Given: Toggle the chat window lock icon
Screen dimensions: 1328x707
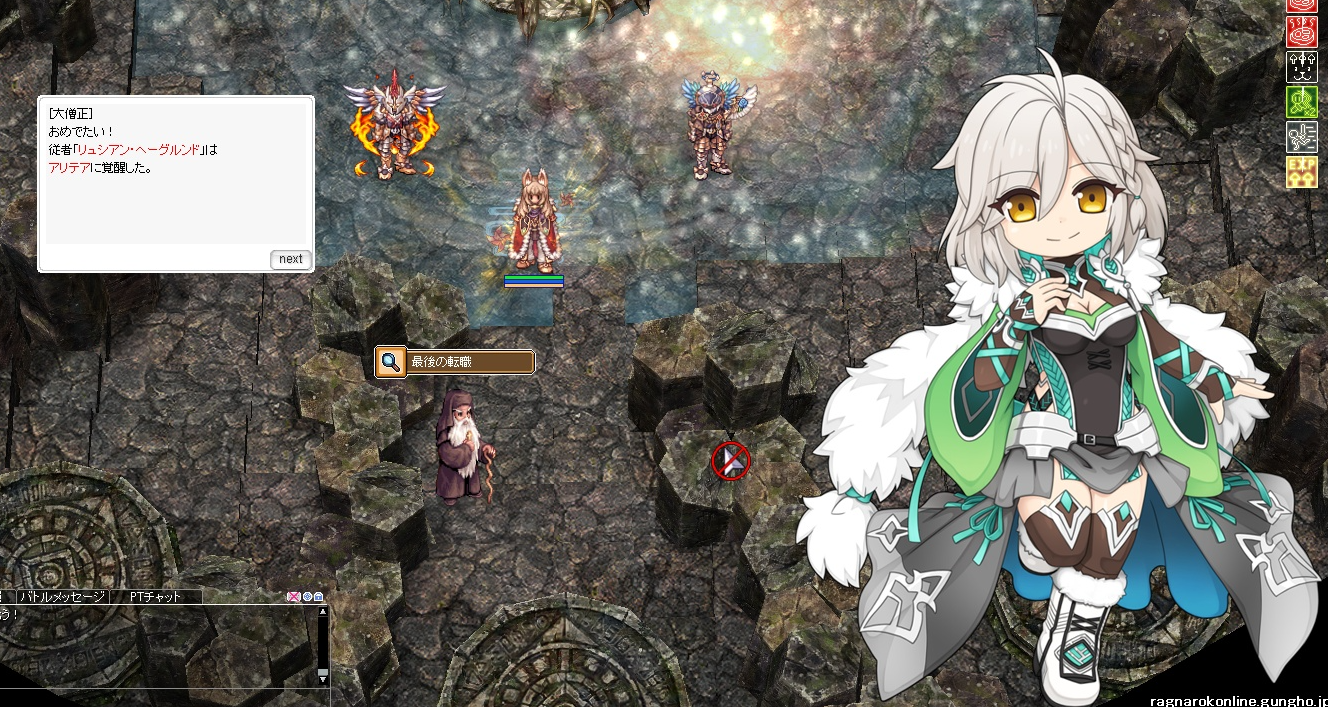Looking at the screenshot, I should pos(319,597).
